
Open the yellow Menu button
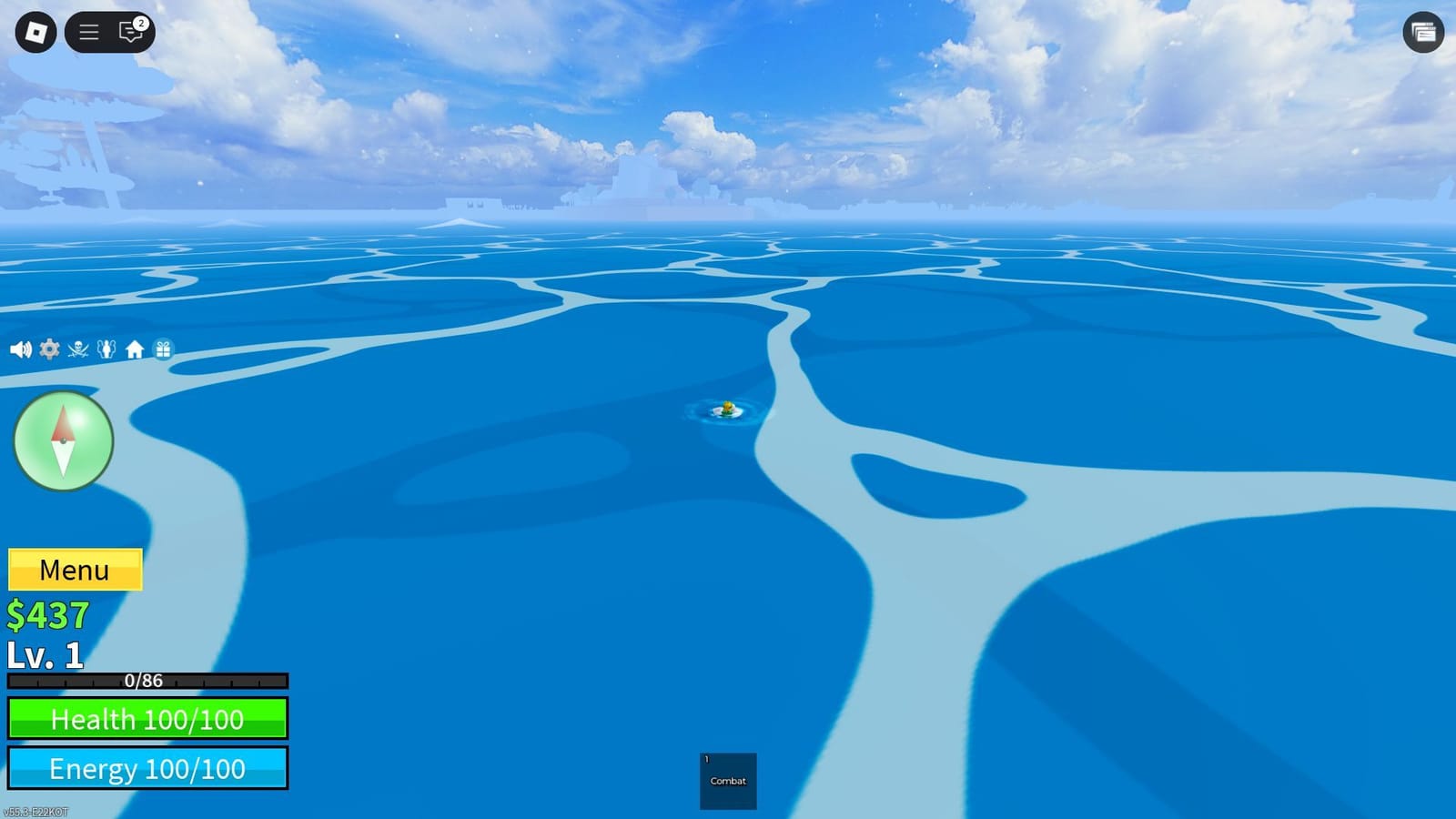click(75, 570)
